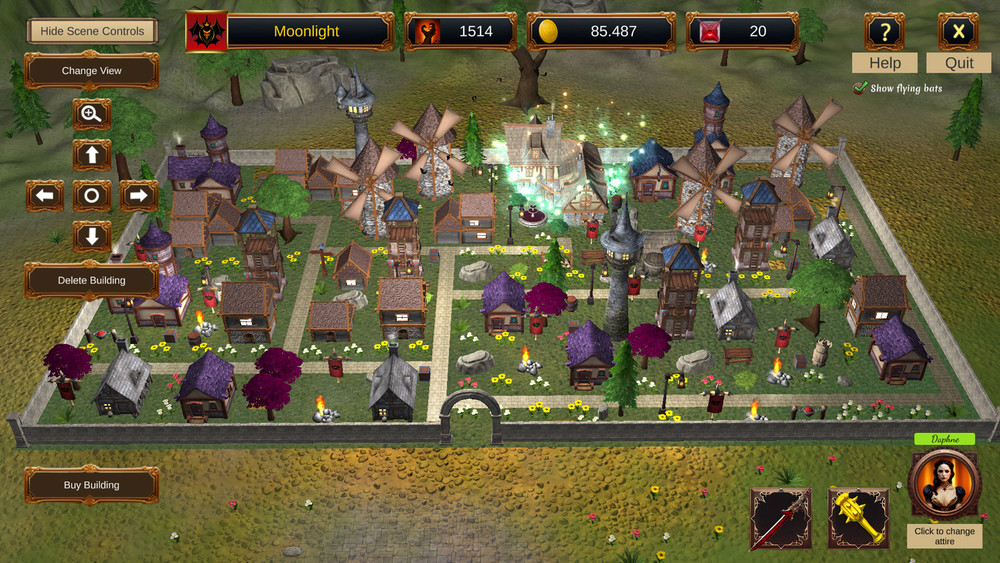Click the red bat clan emblem
This screenshot has height=563, width=1000.
207,32
